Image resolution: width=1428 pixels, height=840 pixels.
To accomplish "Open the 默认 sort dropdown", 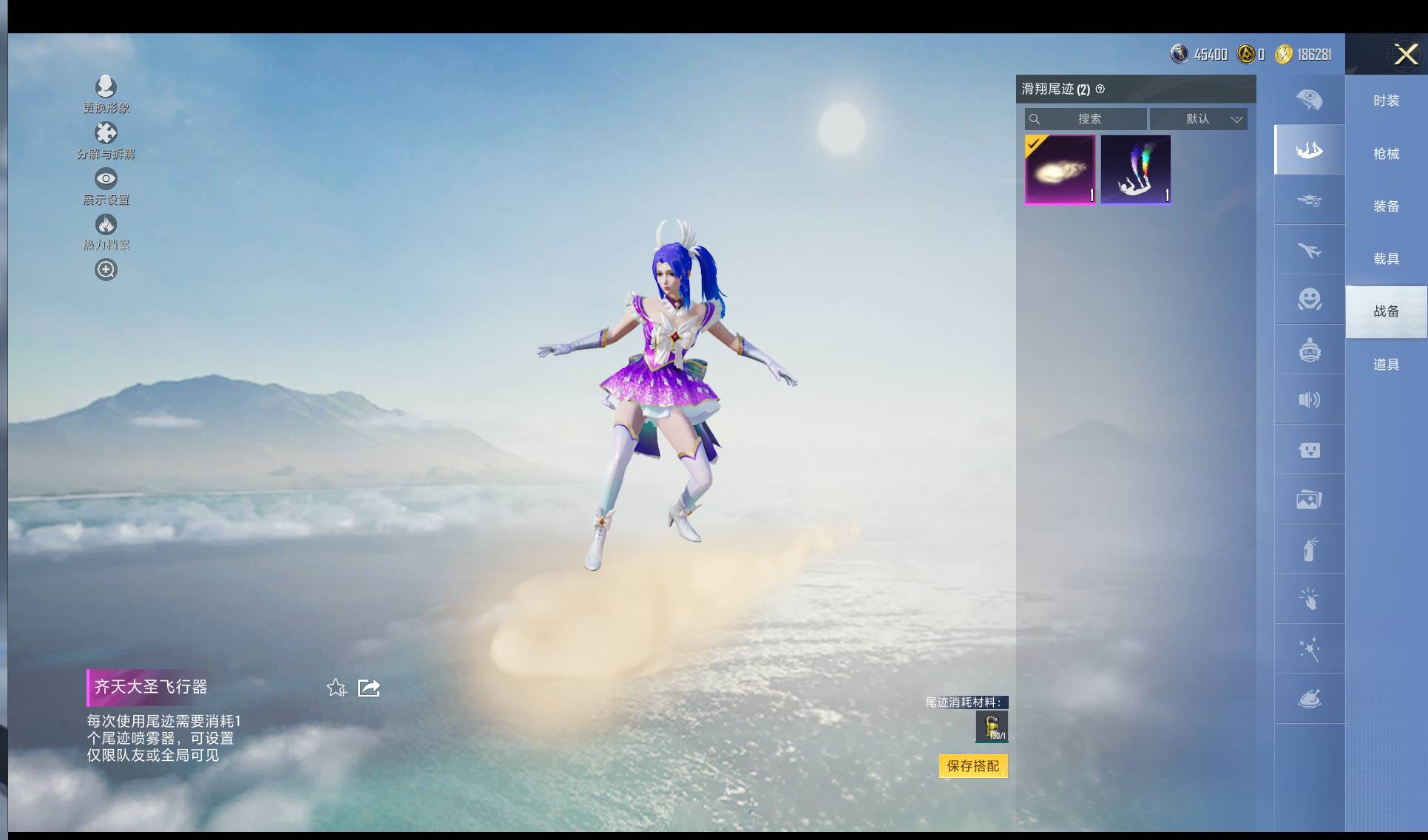I will tap(1199, 119).
